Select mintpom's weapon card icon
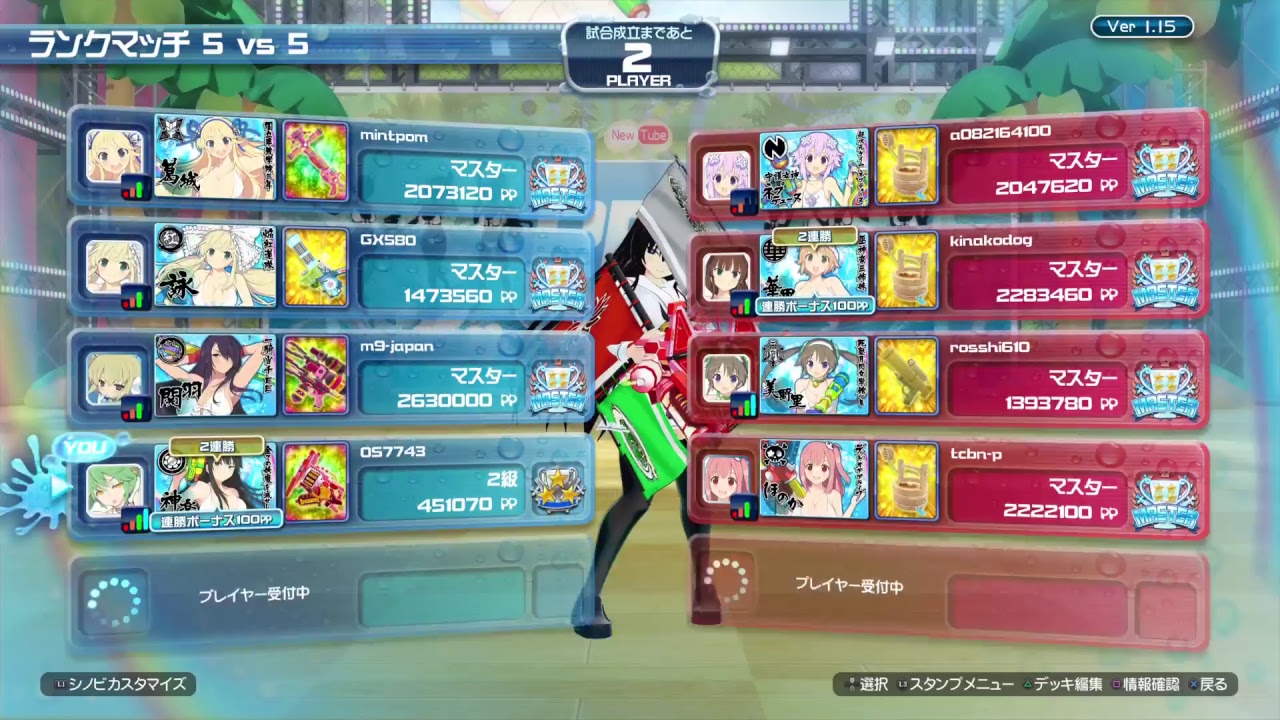1280x720 pixels. click(x=316, y=163)
